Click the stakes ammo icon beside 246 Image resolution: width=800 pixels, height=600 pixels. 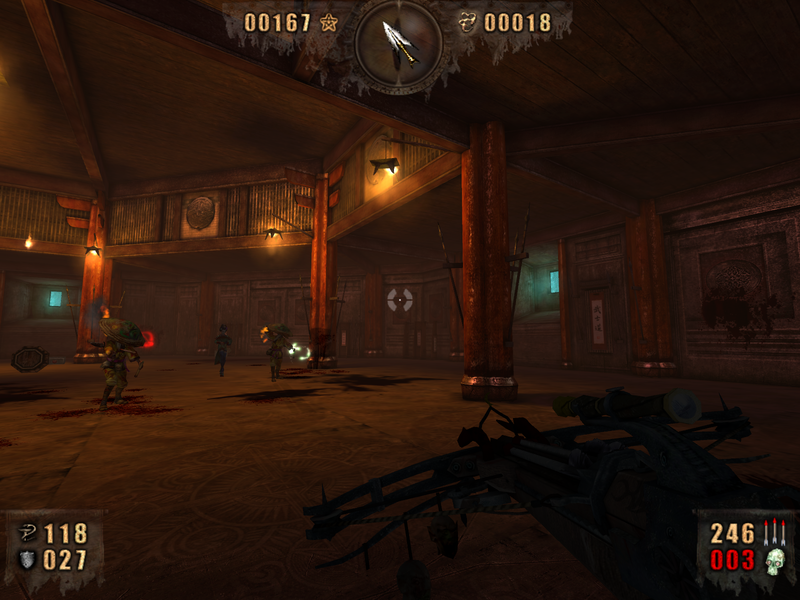coord(773,534)
